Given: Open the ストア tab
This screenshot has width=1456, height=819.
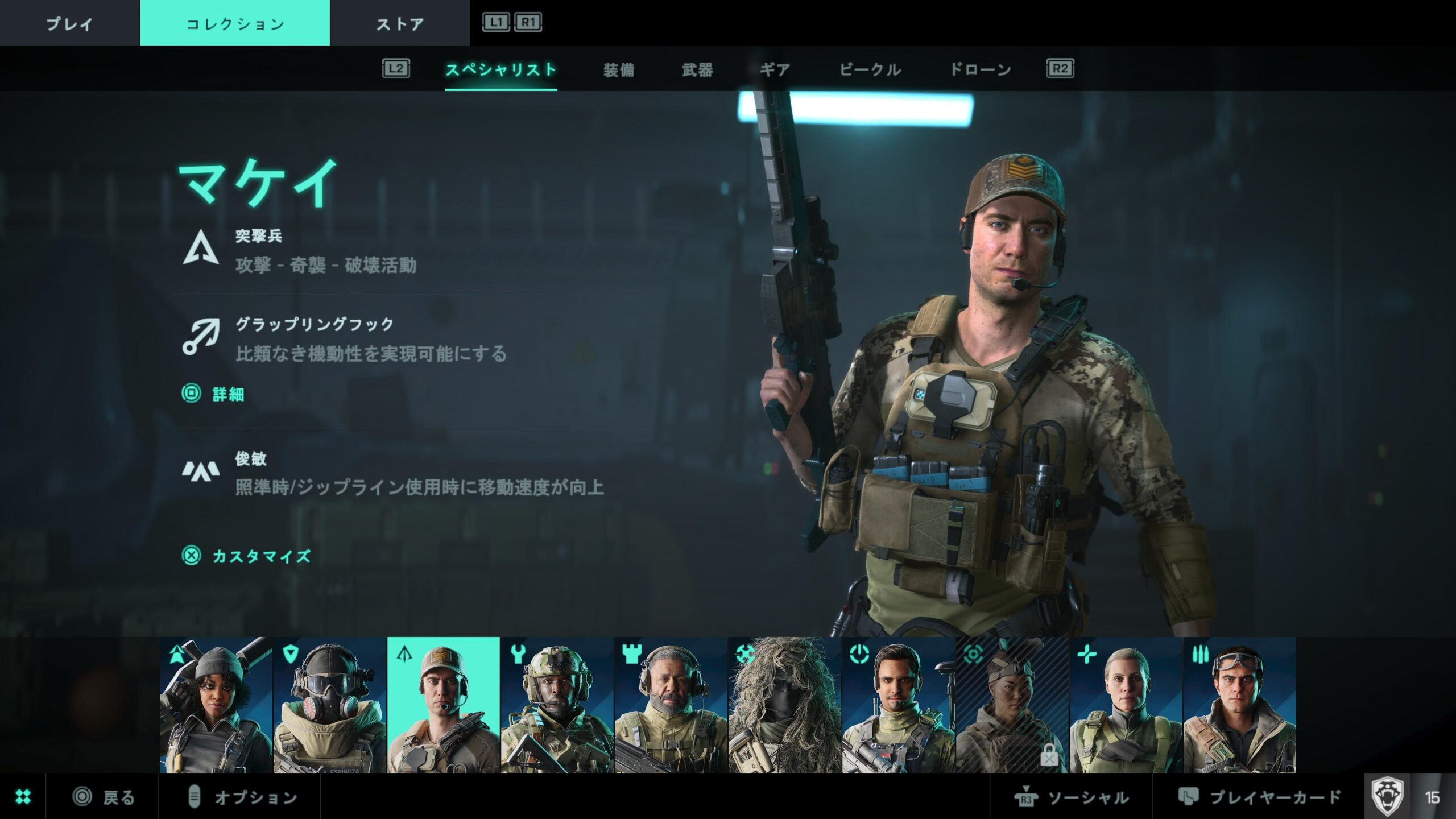Looking at the screenshot, I should pos(400,23).
